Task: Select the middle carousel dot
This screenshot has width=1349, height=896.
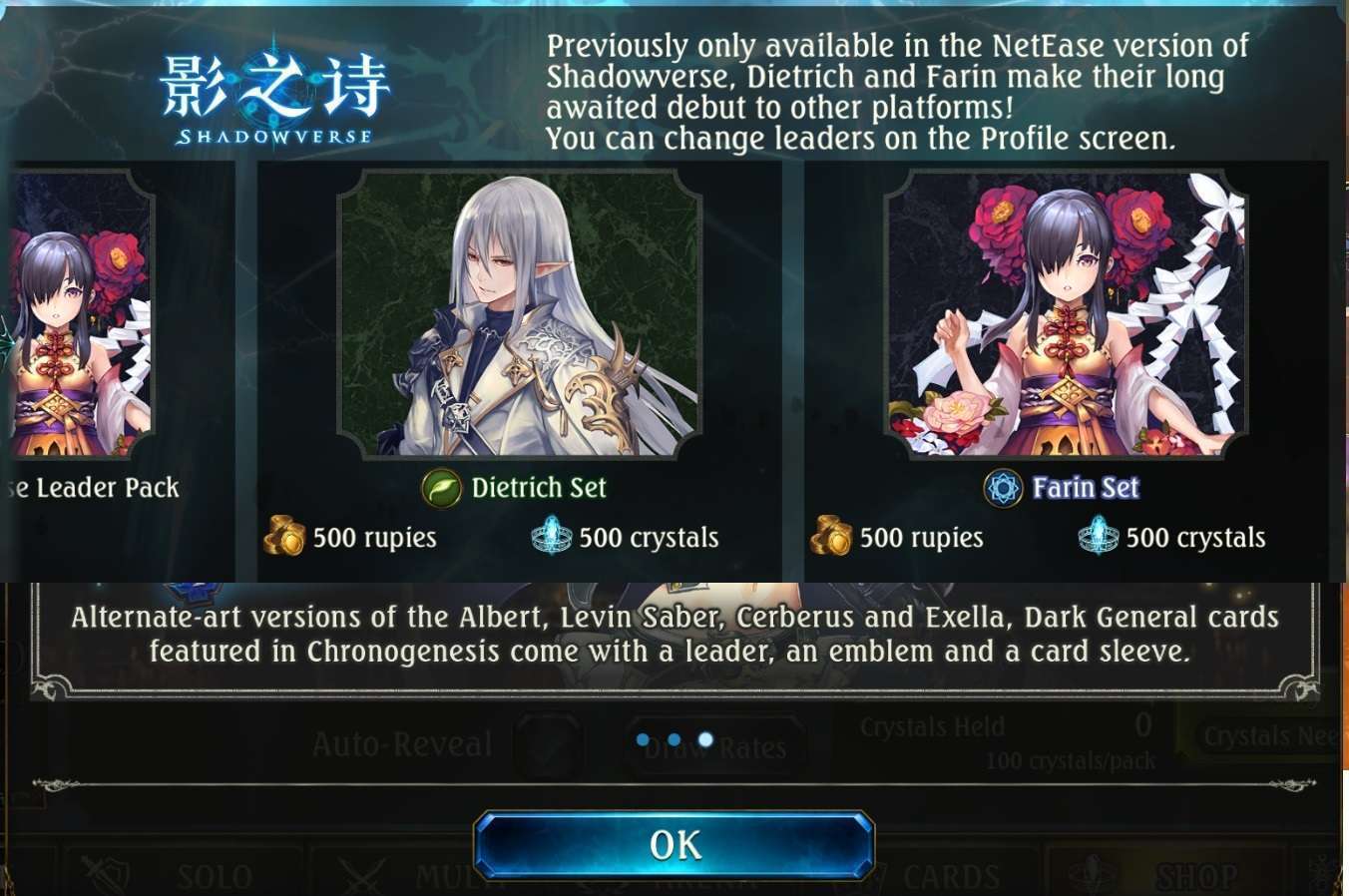Action: 675,738
